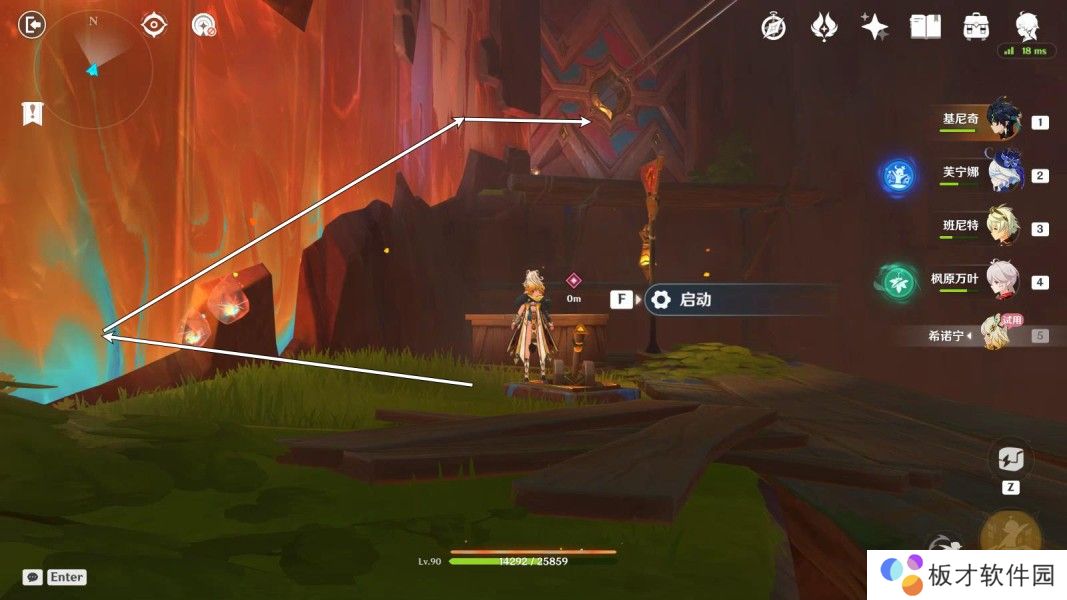This screenshot has height=600, width=1067.
Task: Click the 启动 interaction prompt
Action: click(x=694, y=299)
